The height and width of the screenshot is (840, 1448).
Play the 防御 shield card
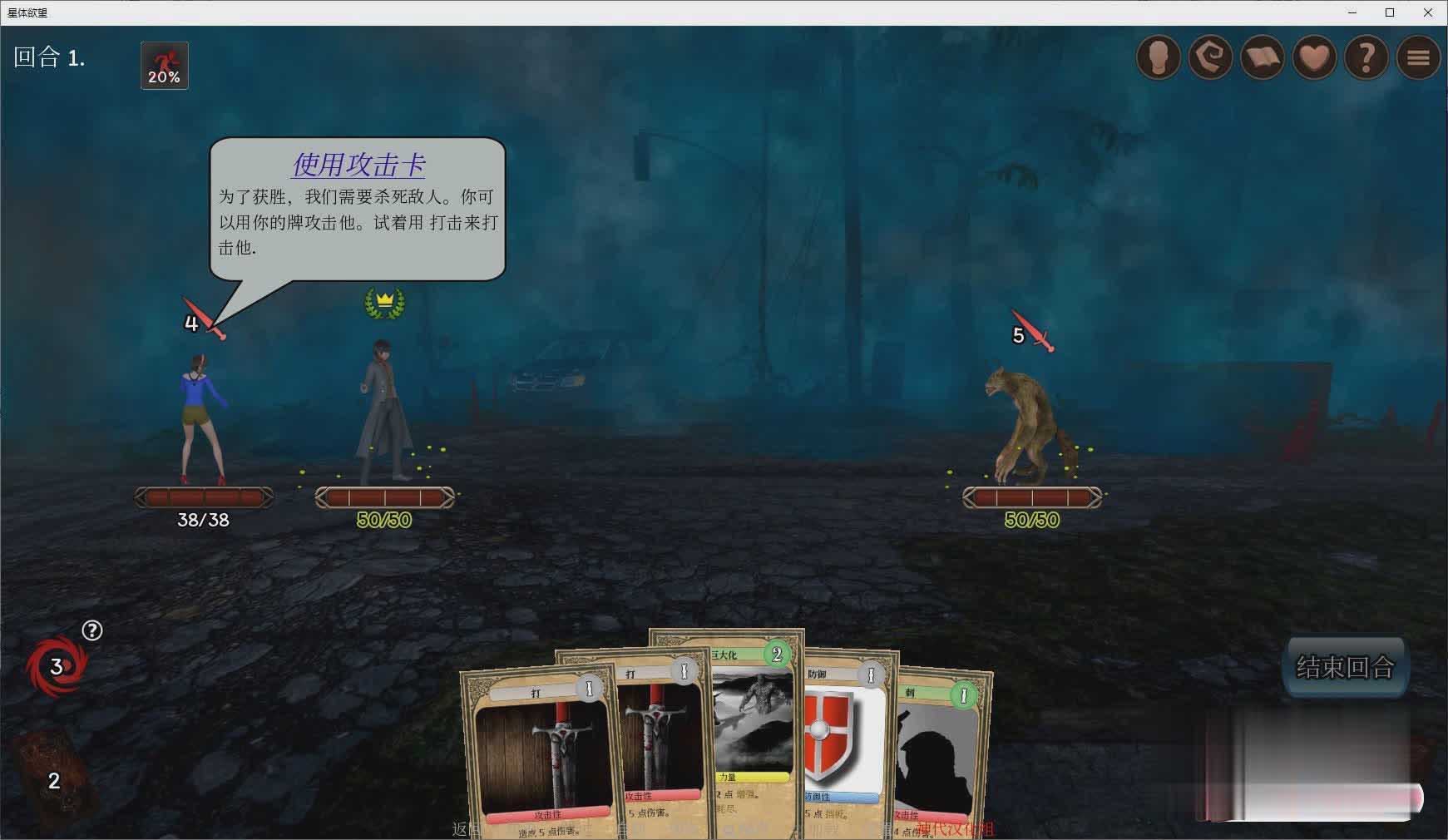pos(840,740)
